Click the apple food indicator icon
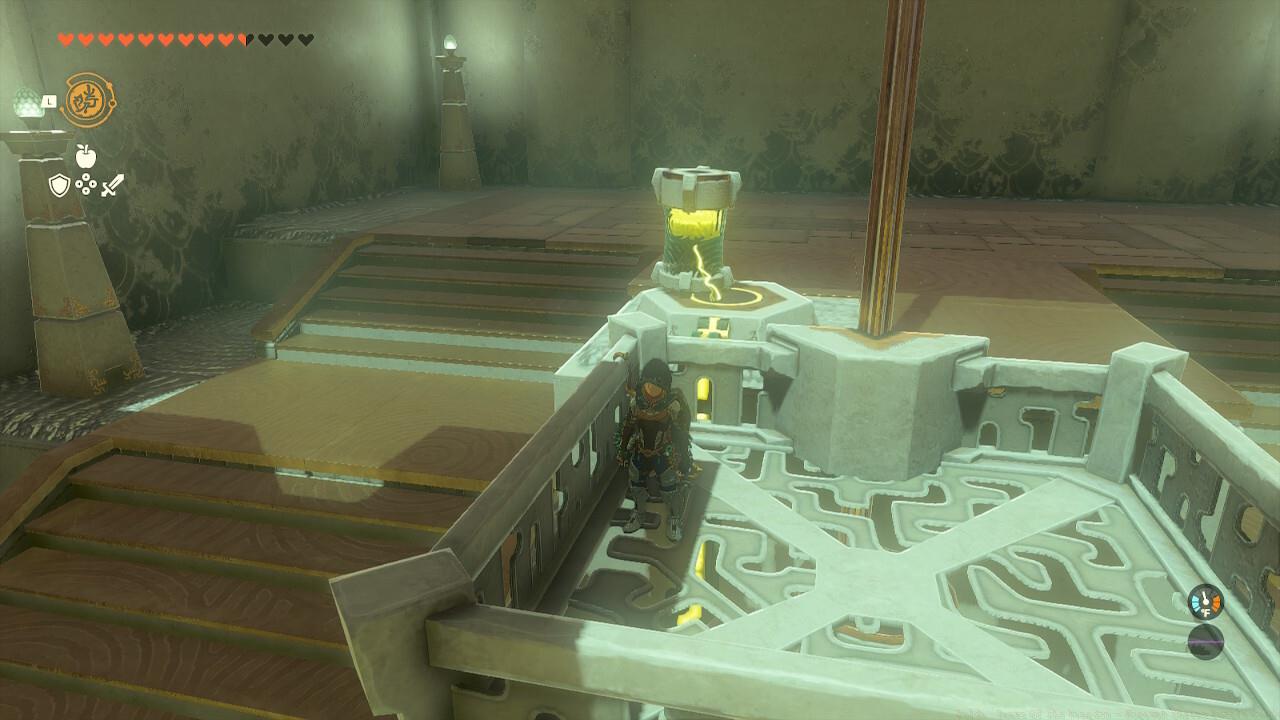This screenshot has width=1280, height=720. coord(86,156)
